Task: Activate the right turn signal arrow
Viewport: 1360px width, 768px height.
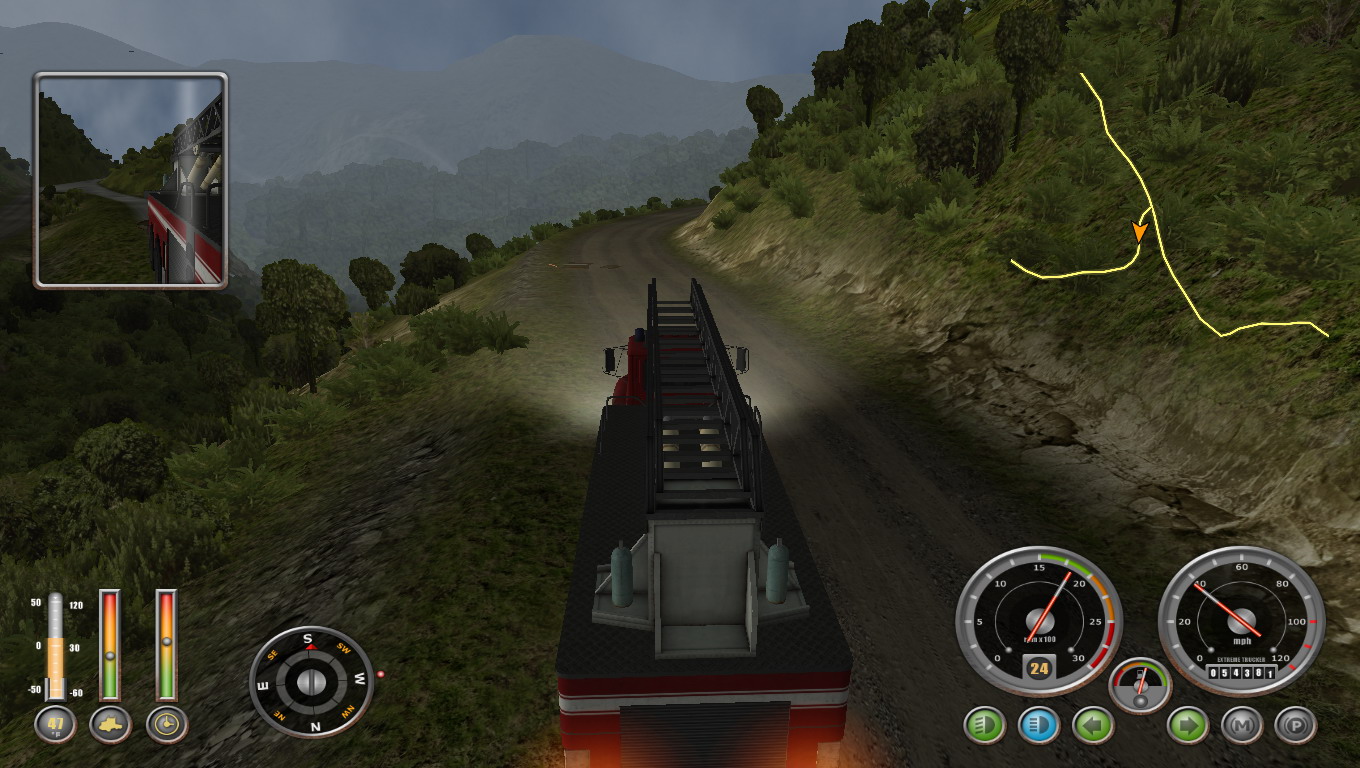Action: coord(1188,725)
